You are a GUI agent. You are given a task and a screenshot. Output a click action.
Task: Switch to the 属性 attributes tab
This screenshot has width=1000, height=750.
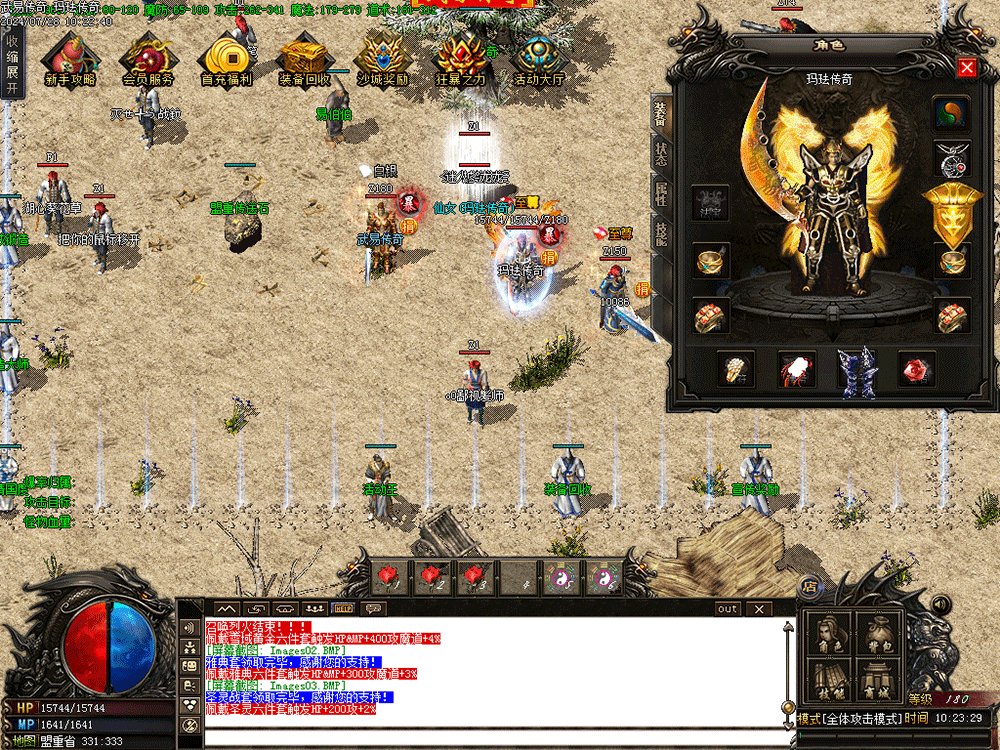(x=661, y=194)
